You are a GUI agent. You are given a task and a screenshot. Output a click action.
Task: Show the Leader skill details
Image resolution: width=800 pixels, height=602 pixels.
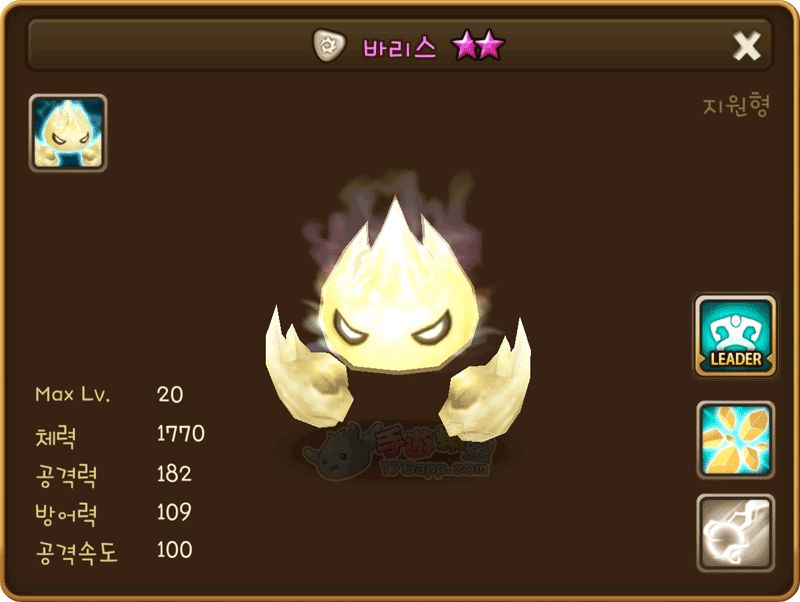pyautogui.click(x=736, y=336)
